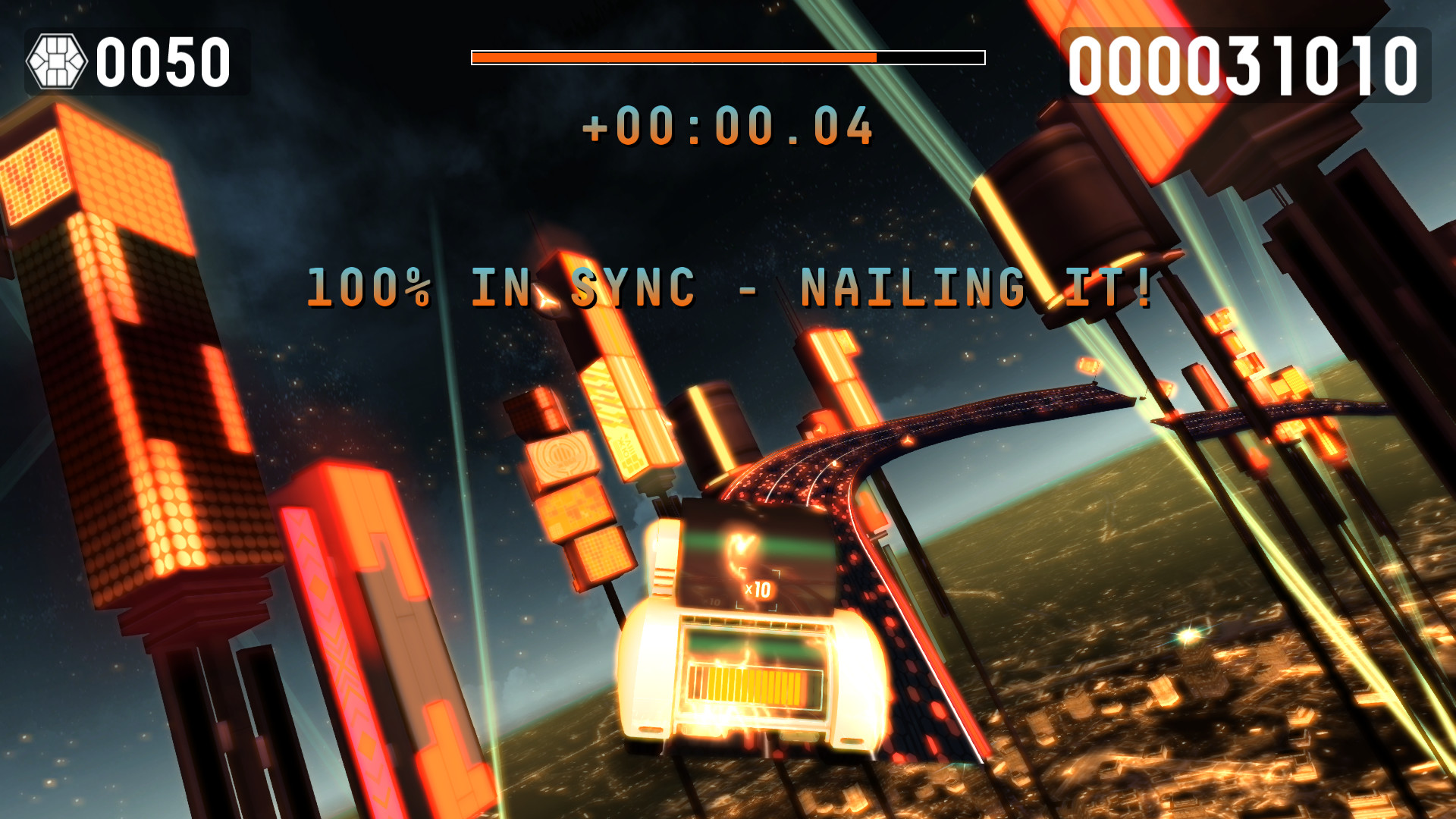Toggle the chip counter display showing 0050
The image size is (1456, 819).
[x=163, y=61]
